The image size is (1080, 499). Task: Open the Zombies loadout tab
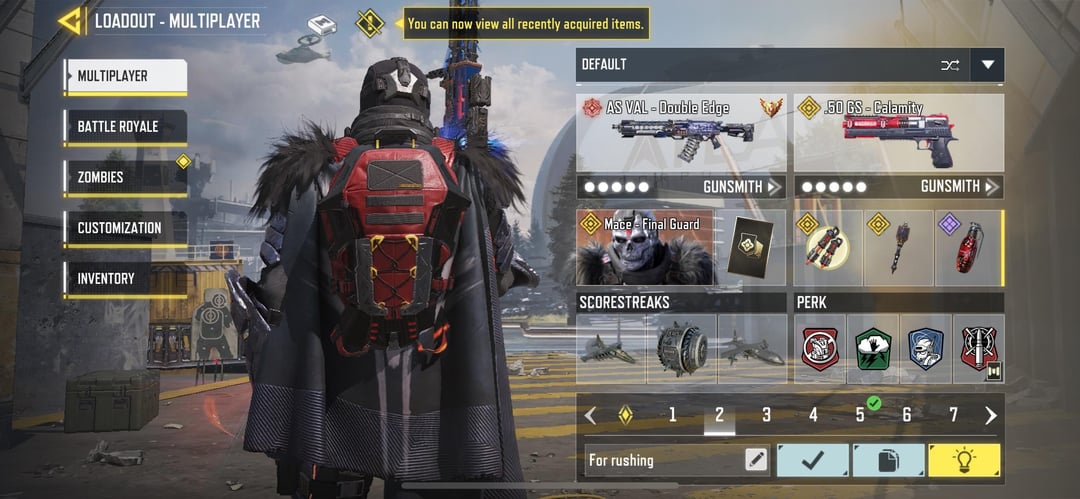click(125, 177)
